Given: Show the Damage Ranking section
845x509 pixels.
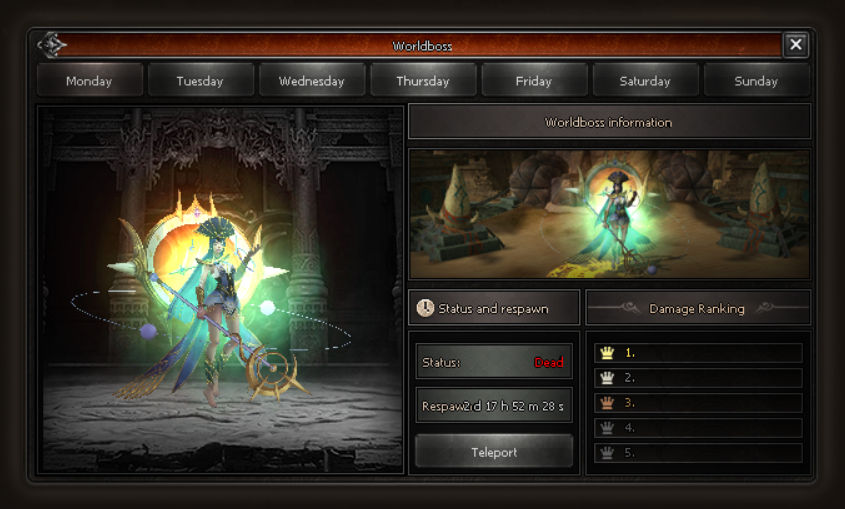Looking at the screenshot, I should pos(697,309).
